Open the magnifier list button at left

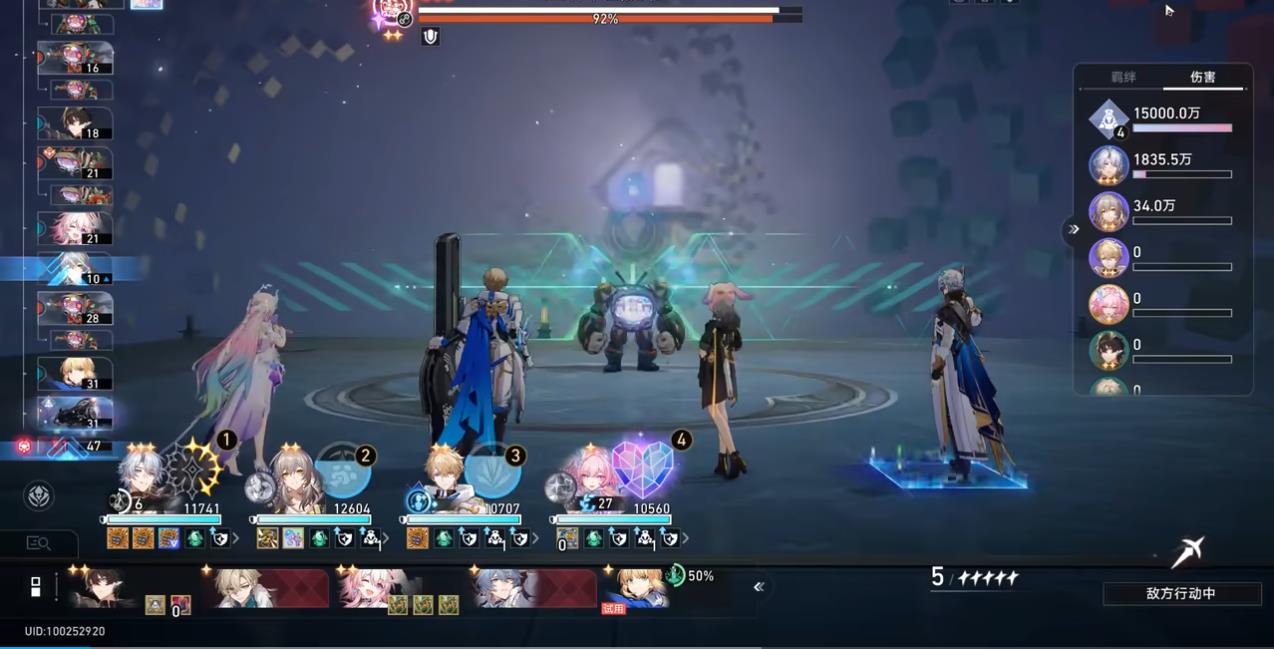38,543
